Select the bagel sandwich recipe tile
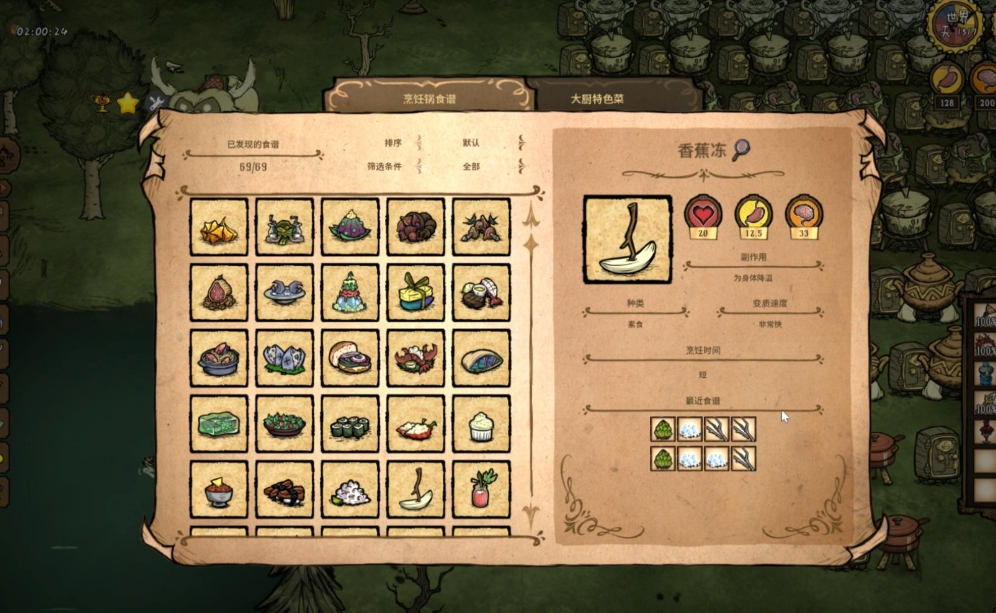This screenshot has width=996, height=613. click(350, 358)
